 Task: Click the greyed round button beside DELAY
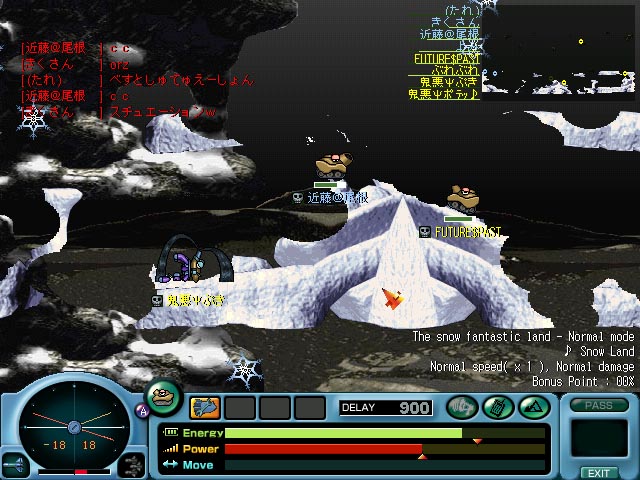point(461,407)
